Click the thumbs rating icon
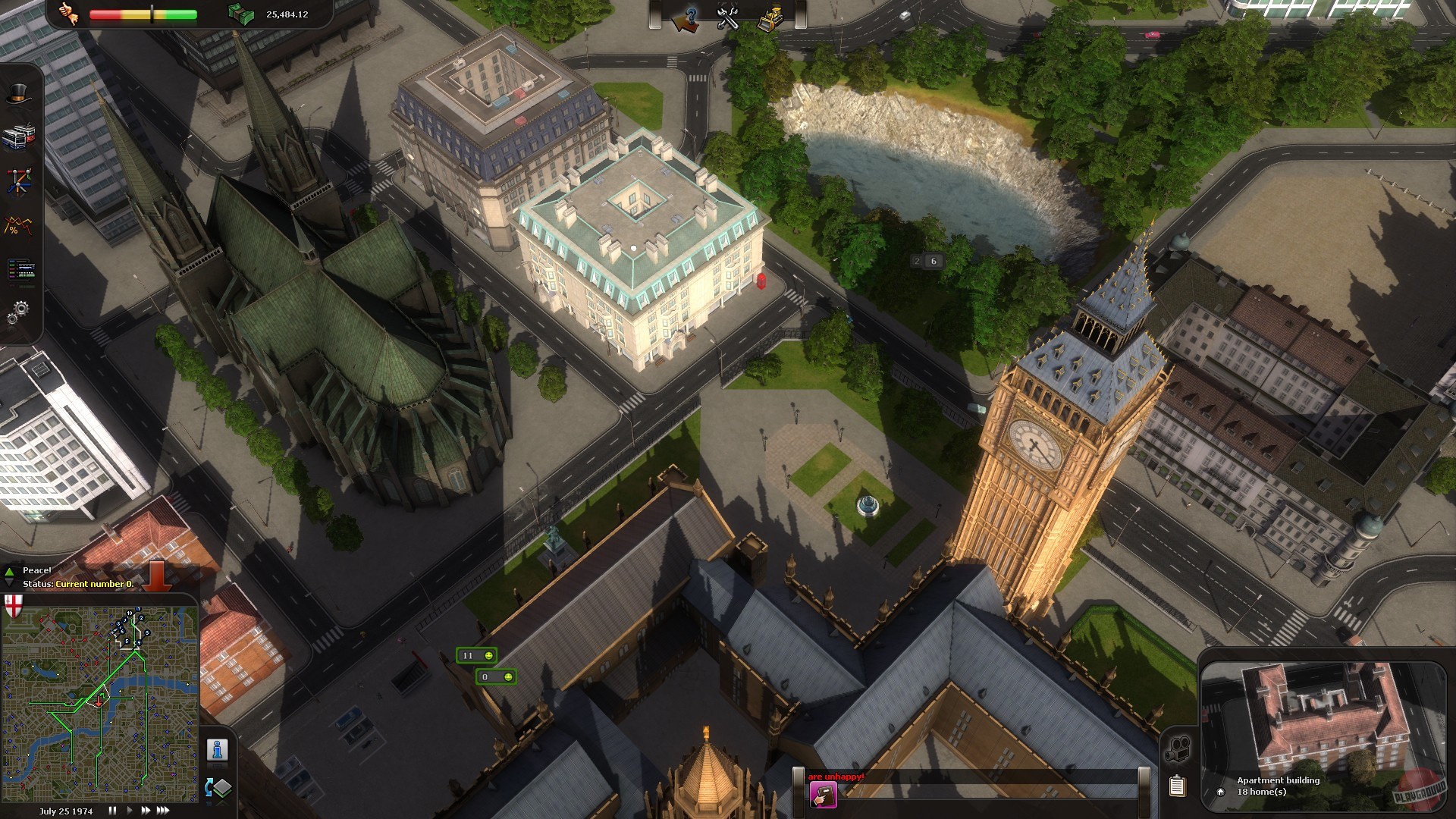The height and width of the screenshot is (819, 1456). [69, 14]
